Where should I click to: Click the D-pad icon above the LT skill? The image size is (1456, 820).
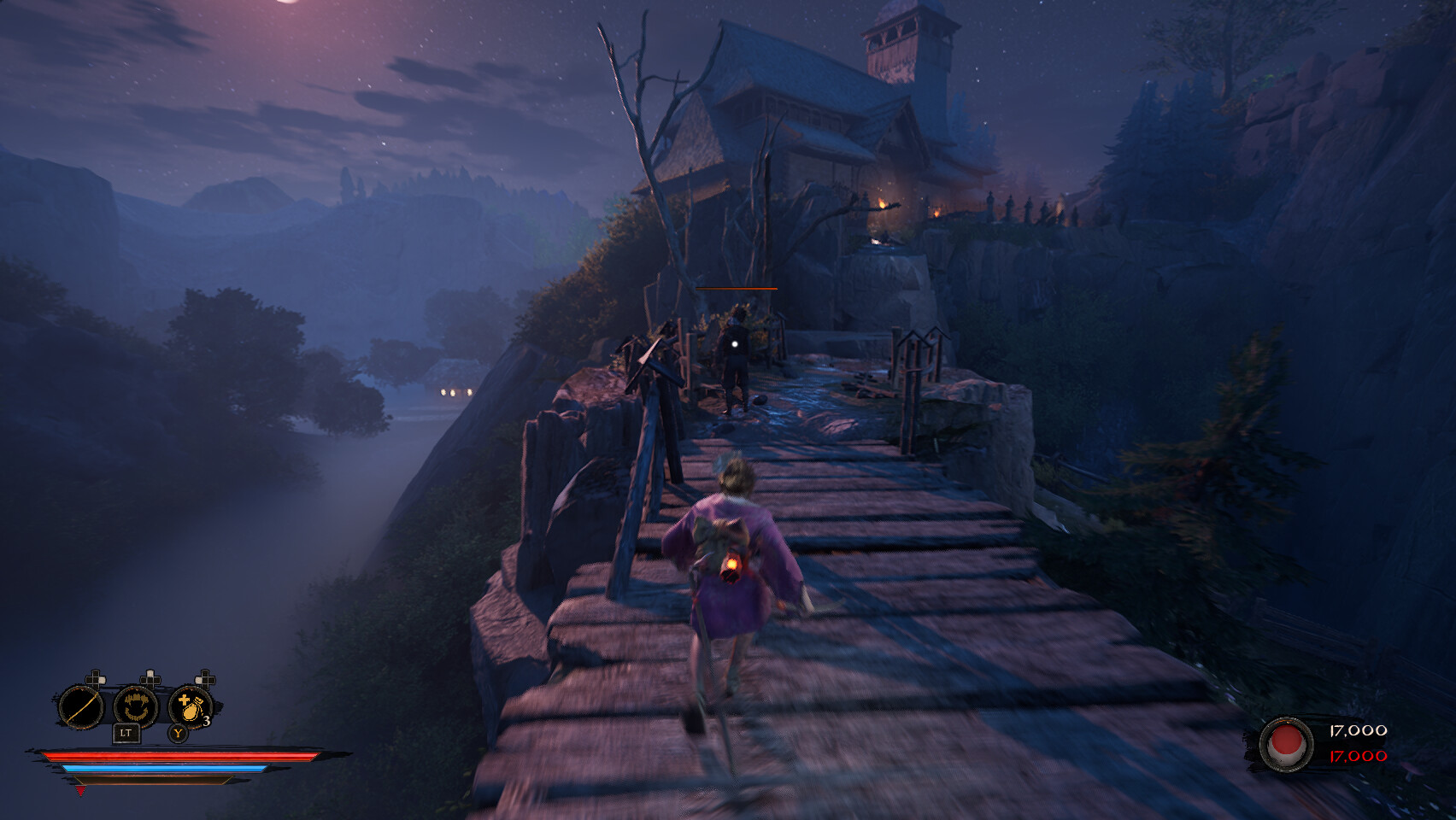(x=150, y=677)
